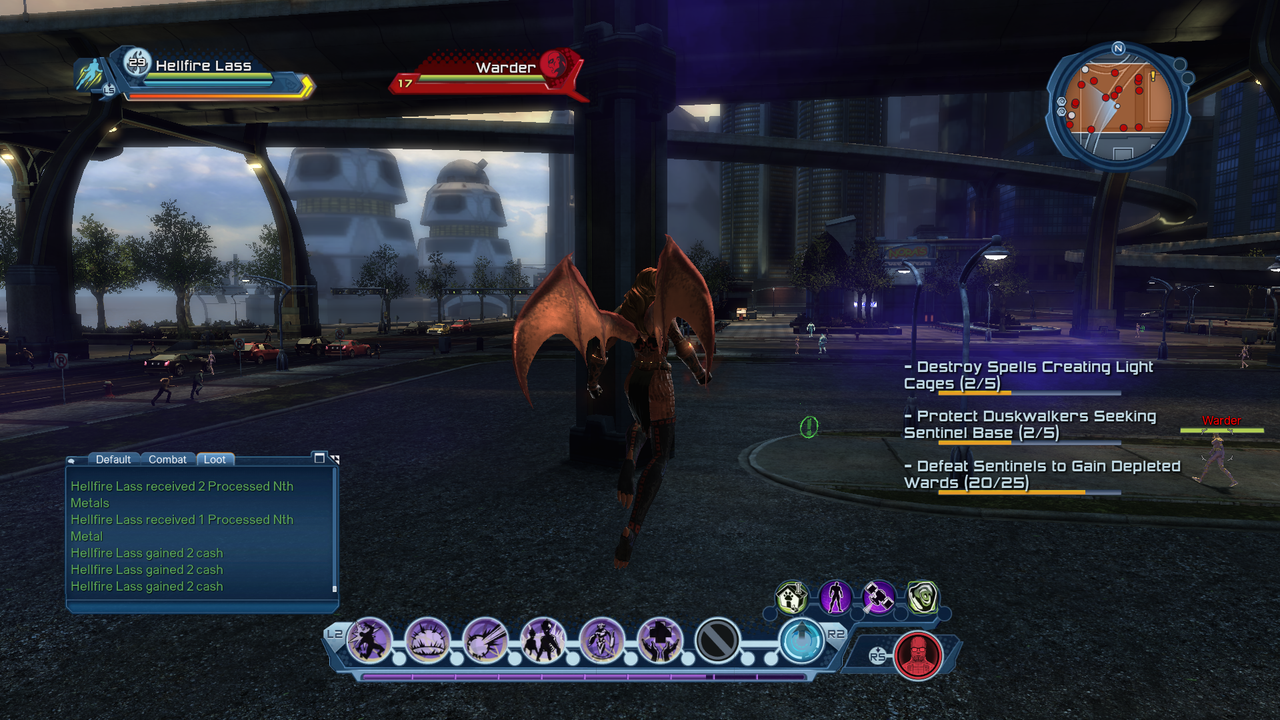Use the green house pawprint consumable
Image resolution: width=1280 pixels, height=720 pixels.
coord(792,598)
